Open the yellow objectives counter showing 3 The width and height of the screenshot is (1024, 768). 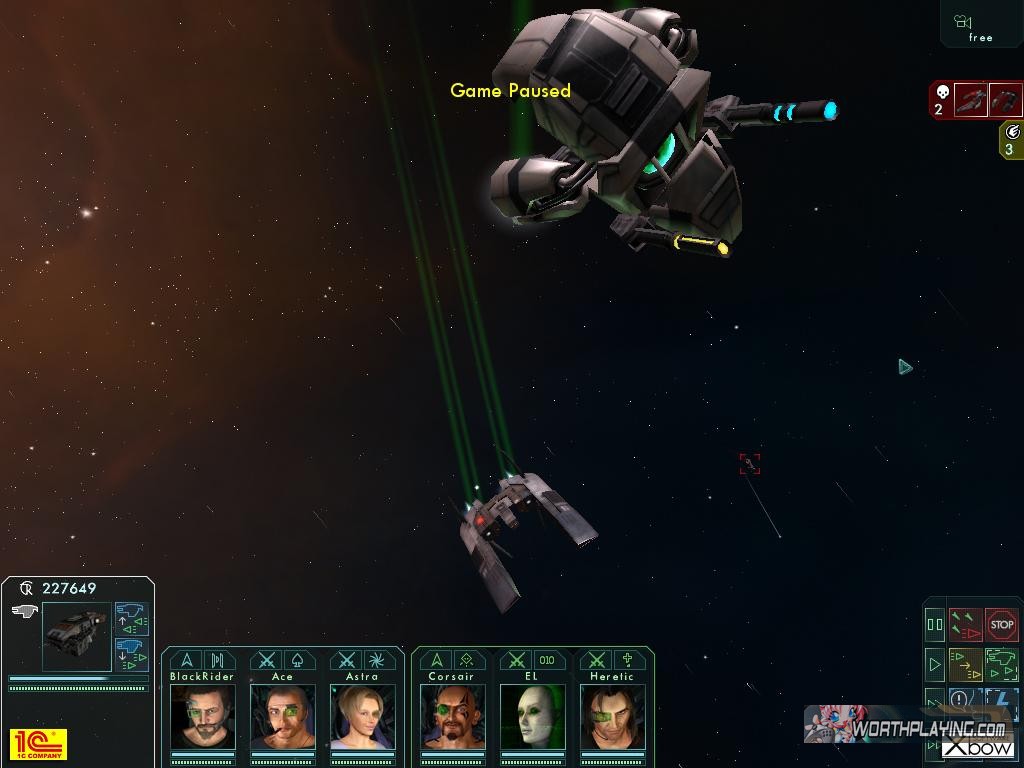pyautogui.click(x=1011, y=139)
